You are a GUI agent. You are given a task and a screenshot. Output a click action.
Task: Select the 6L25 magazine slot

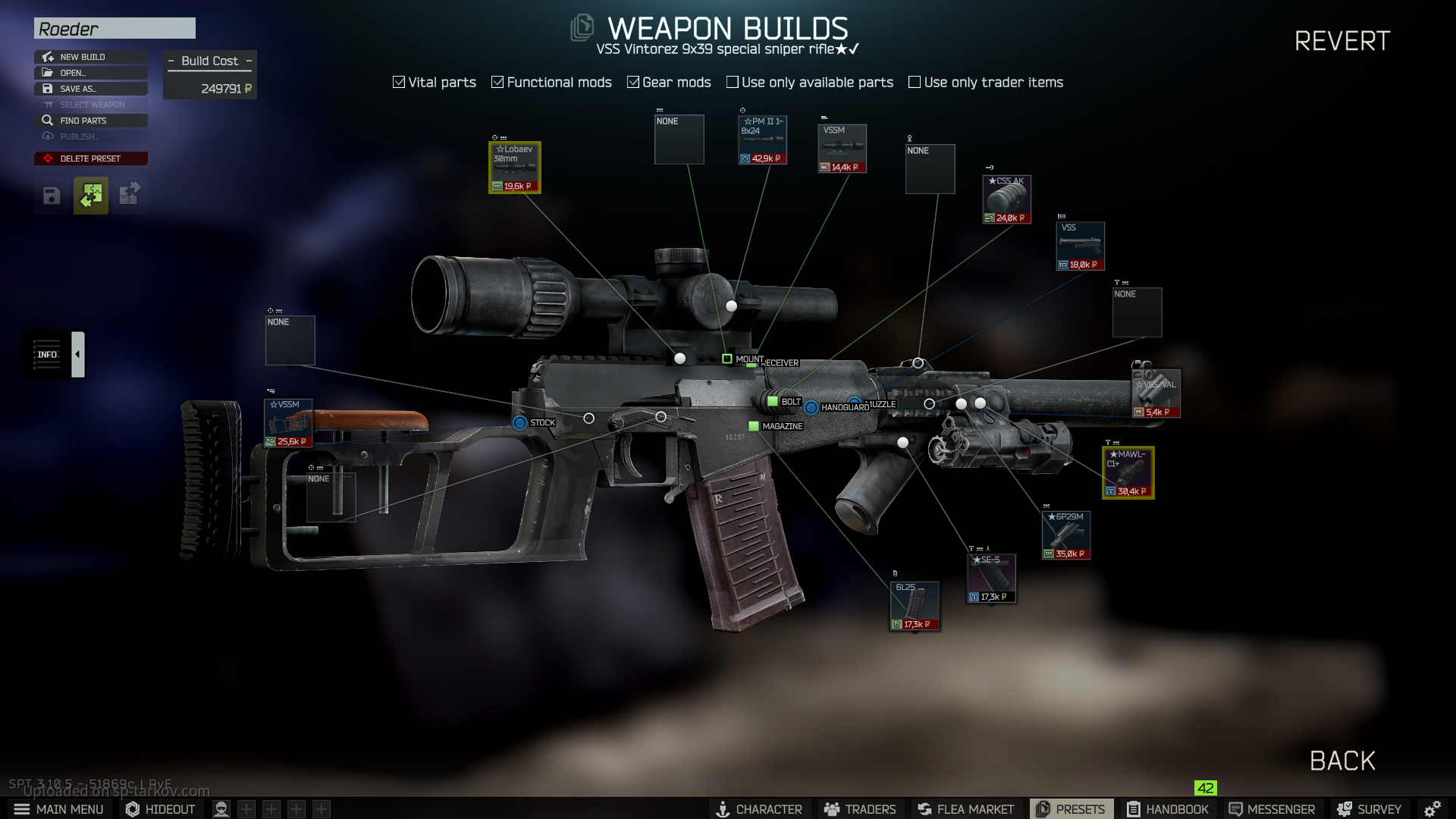[x=915, y=606]
